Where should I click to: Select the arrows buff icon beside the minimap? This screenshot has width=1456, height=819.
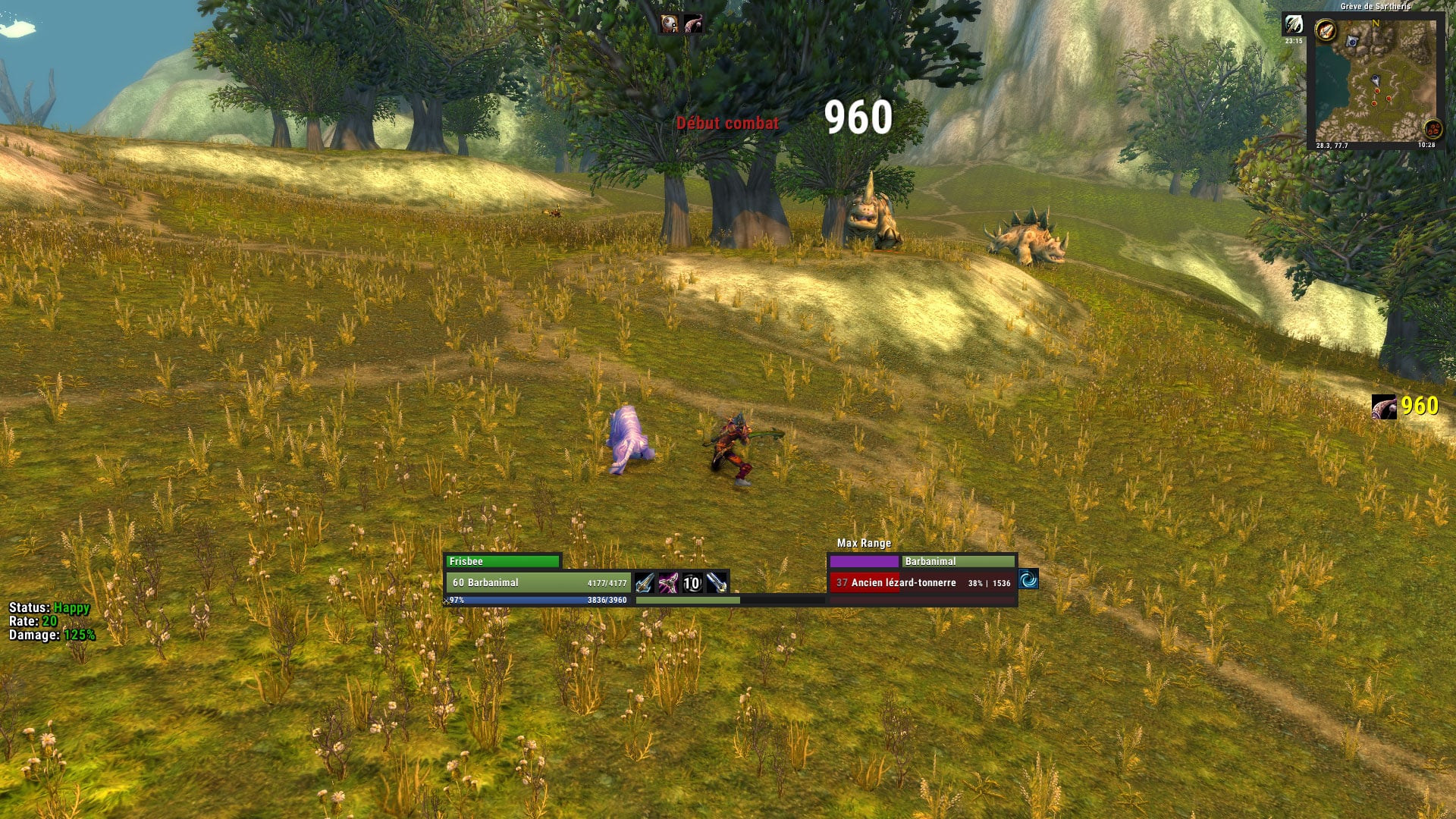click(1293, 25)
